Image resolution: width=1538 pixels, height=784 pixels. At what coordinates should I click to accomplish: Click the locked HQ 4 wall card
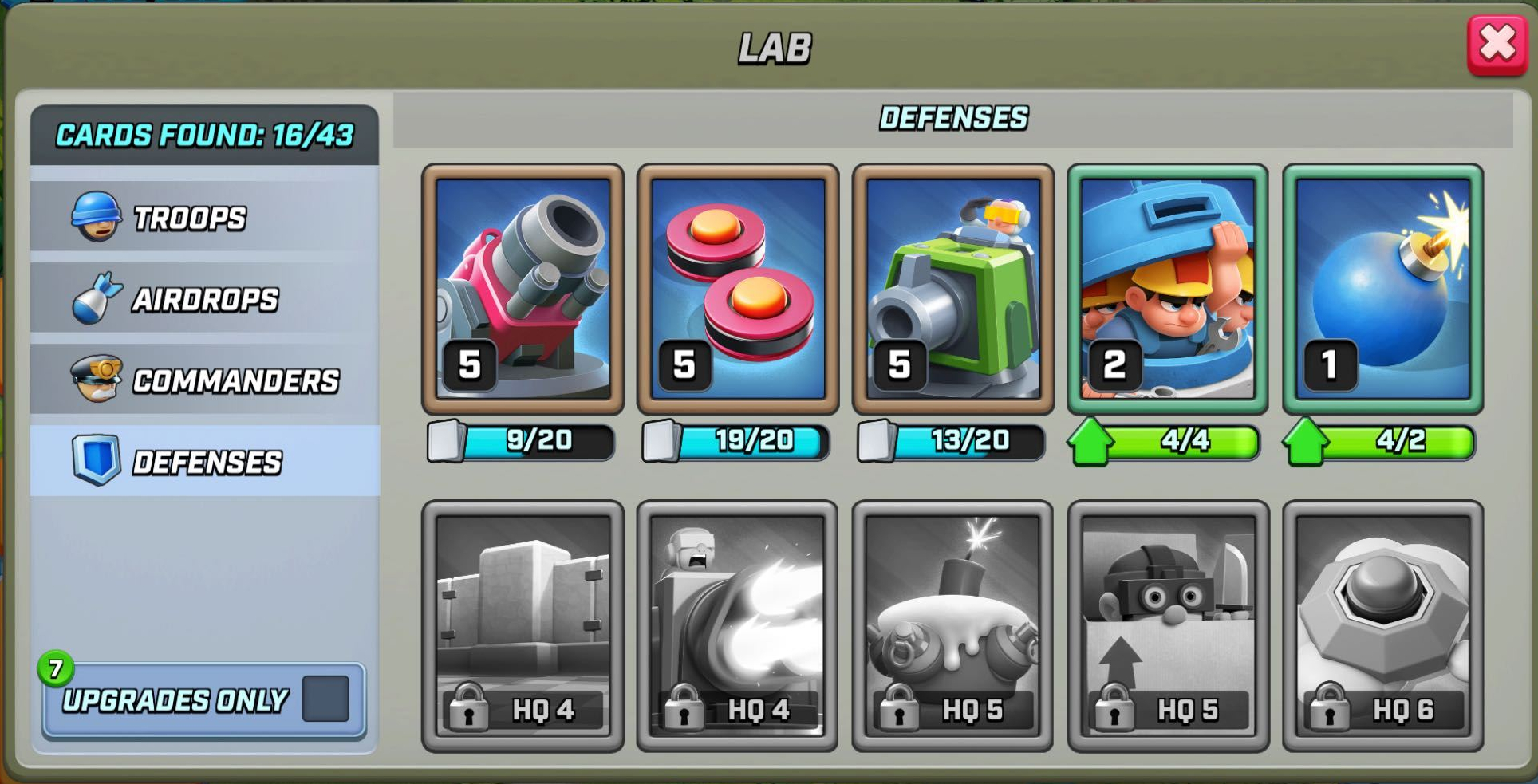[x=523, y=625]
